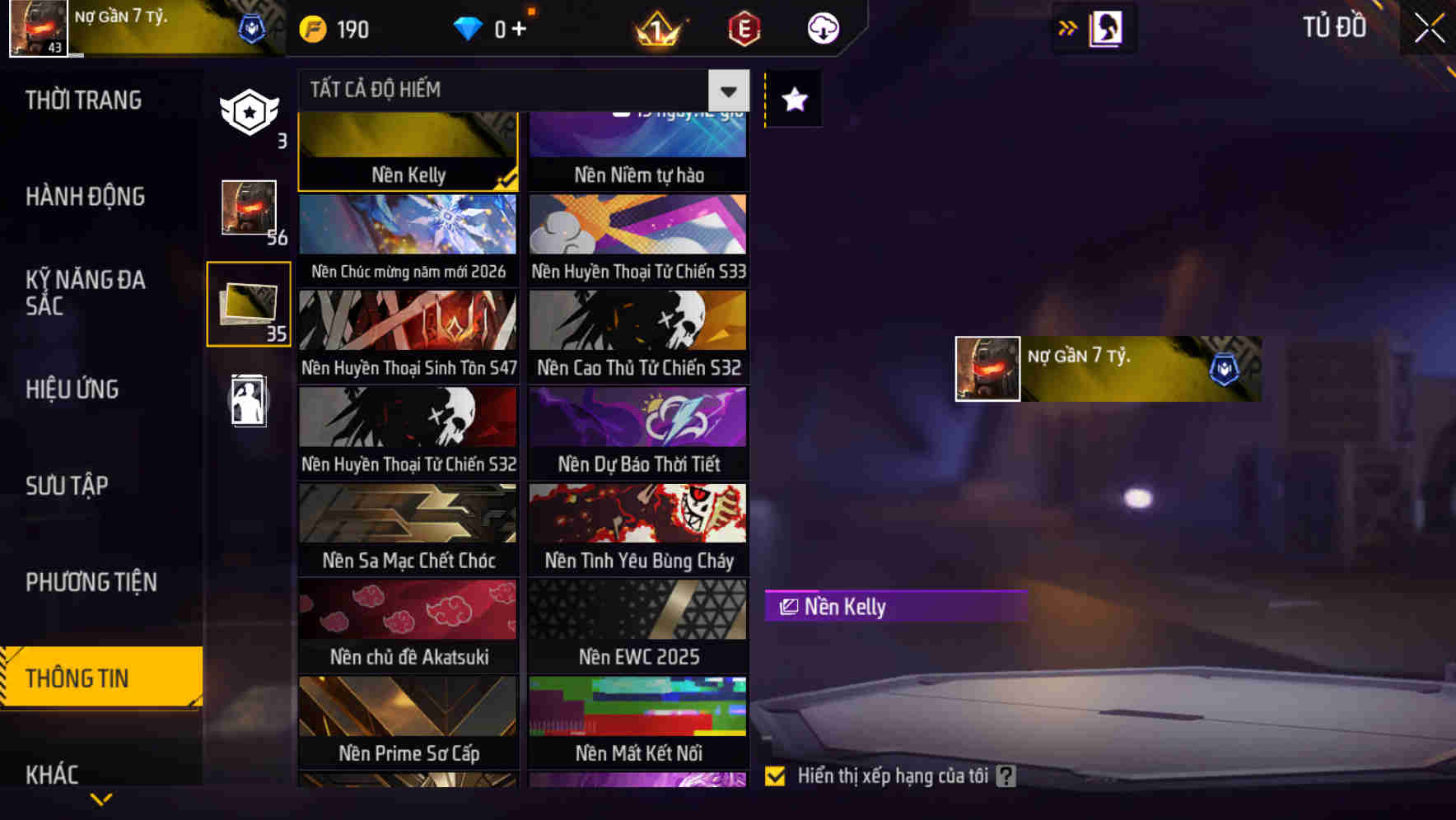Open the gold coin balance showing 190
The image size is (1456, 820).
pos(334,28)
